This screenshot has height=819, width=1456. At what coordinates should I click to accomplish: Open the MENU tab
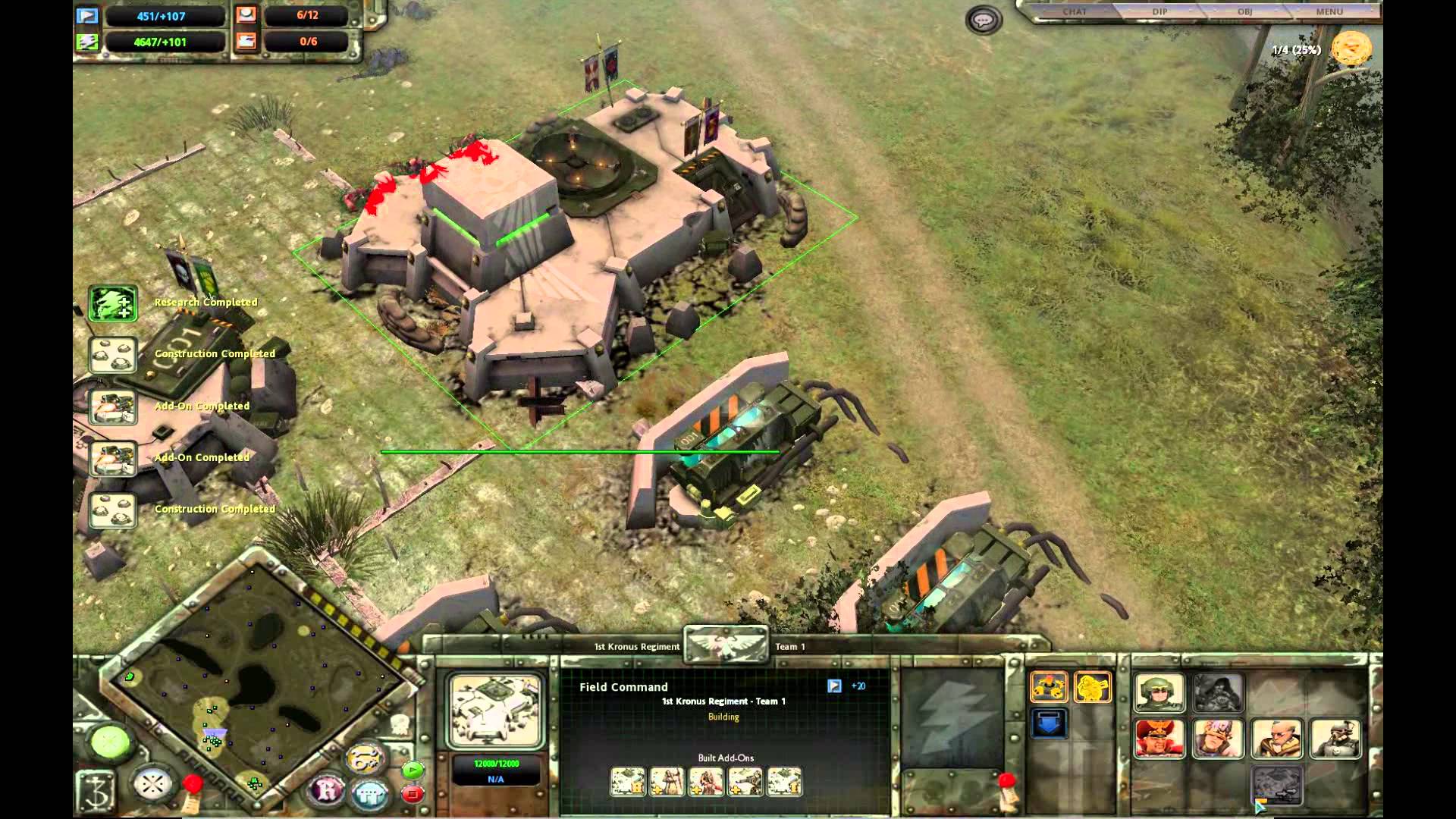1329,11
